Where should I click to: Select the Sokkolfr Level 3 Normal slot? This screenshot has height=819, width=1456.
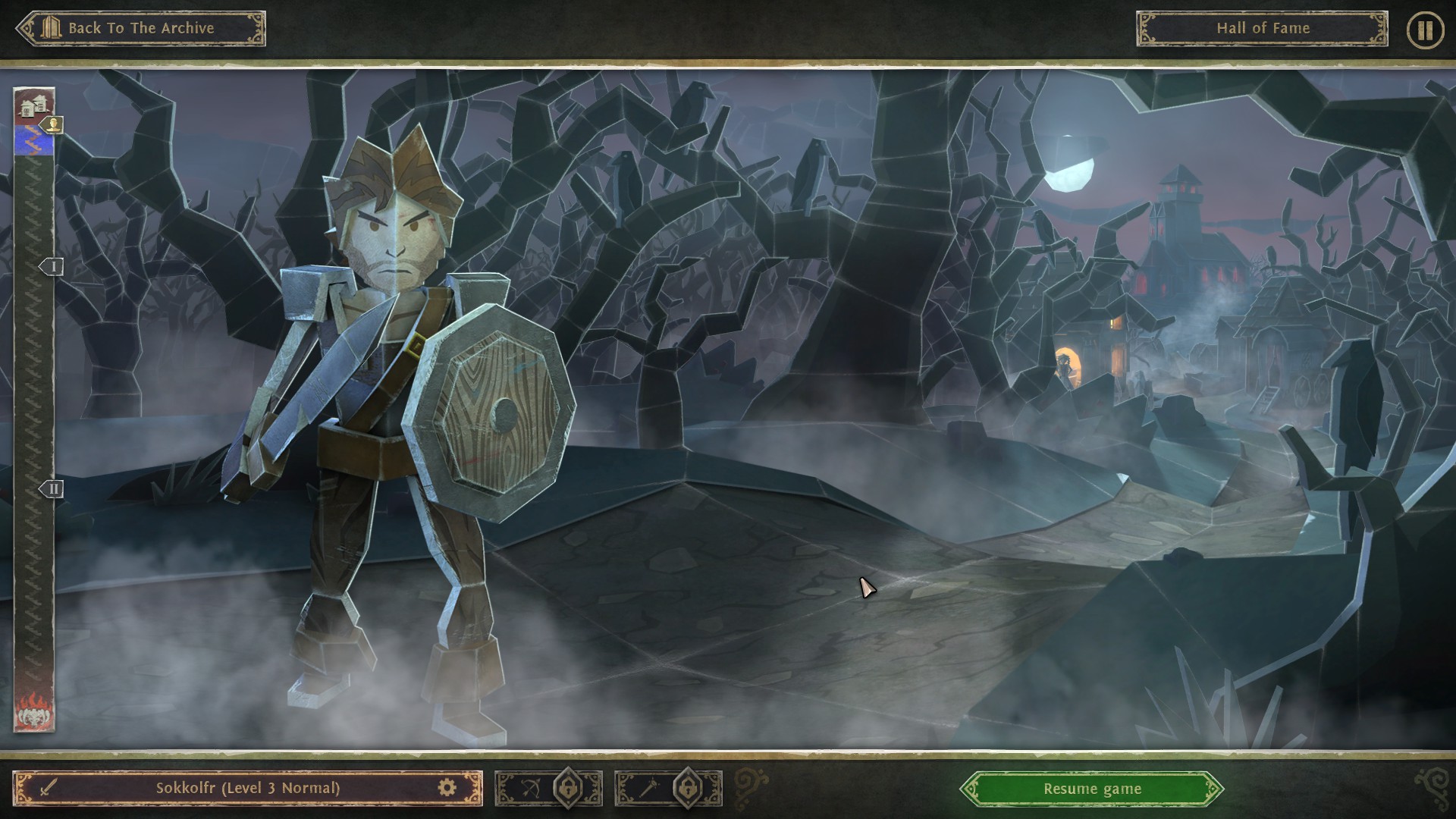[247, 788]
